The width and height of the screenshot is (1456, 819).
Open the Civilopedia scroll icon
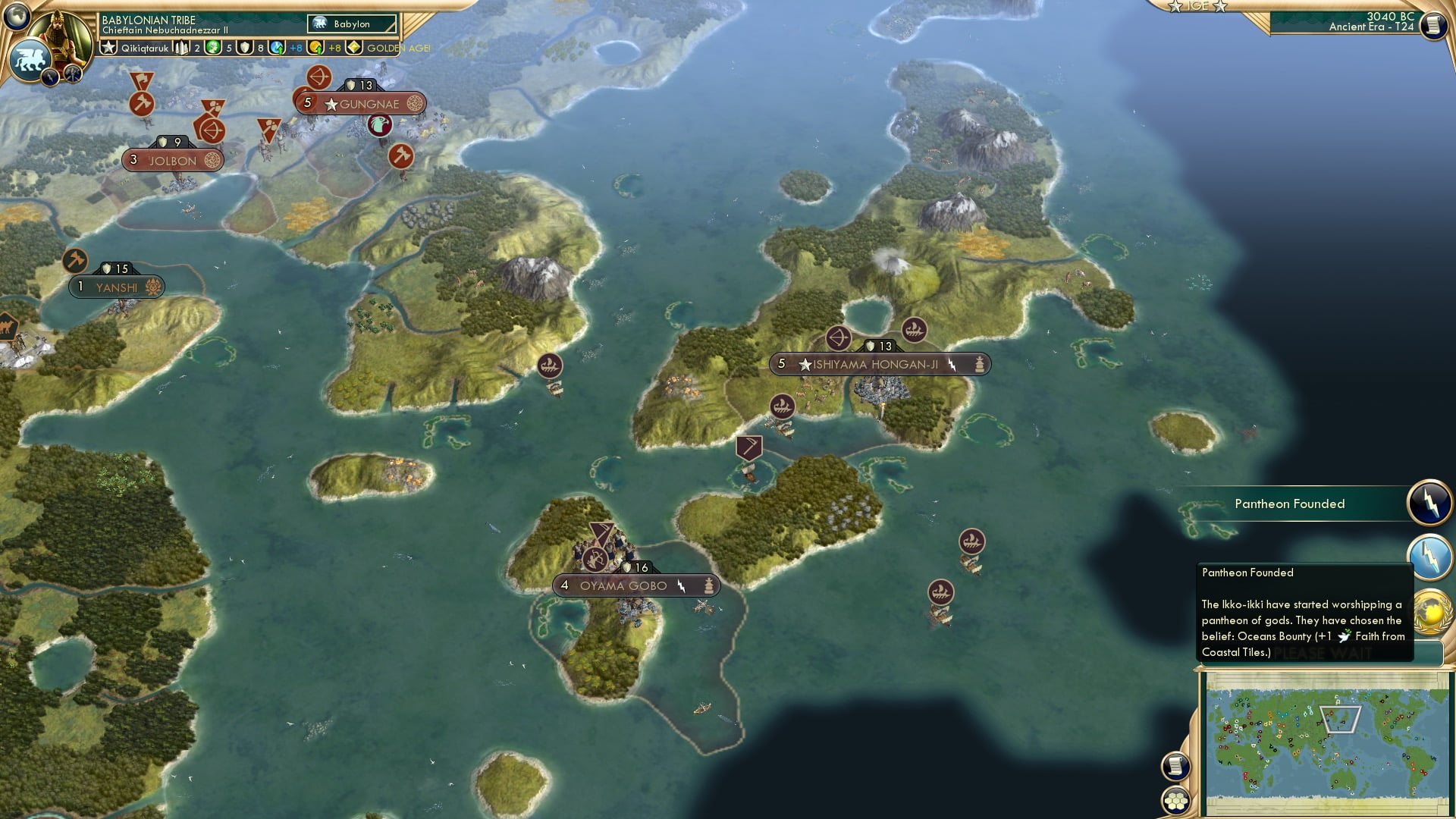coord(1433,24)
